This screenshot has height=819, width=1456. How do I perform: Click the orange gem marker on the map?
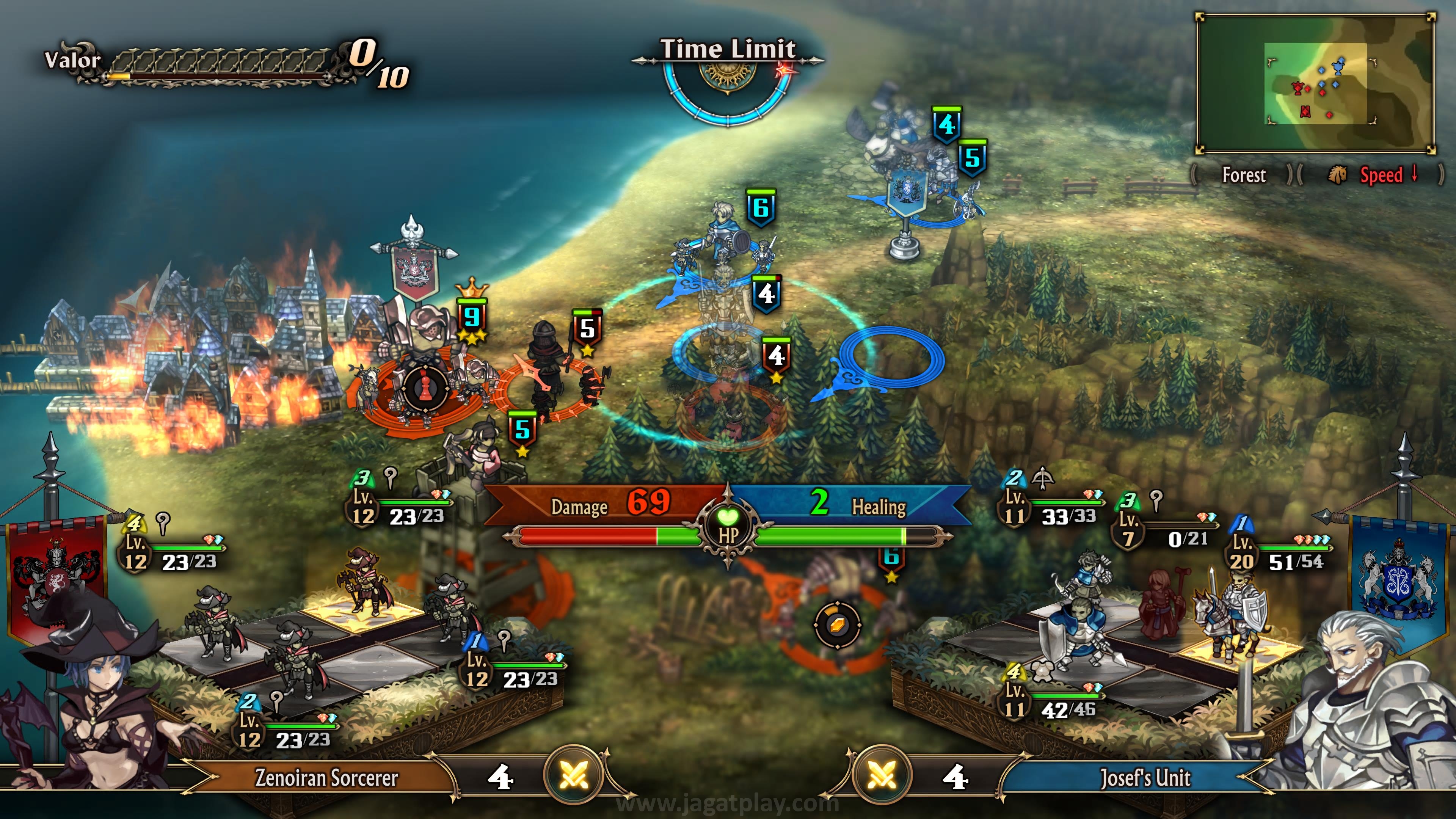837,625
